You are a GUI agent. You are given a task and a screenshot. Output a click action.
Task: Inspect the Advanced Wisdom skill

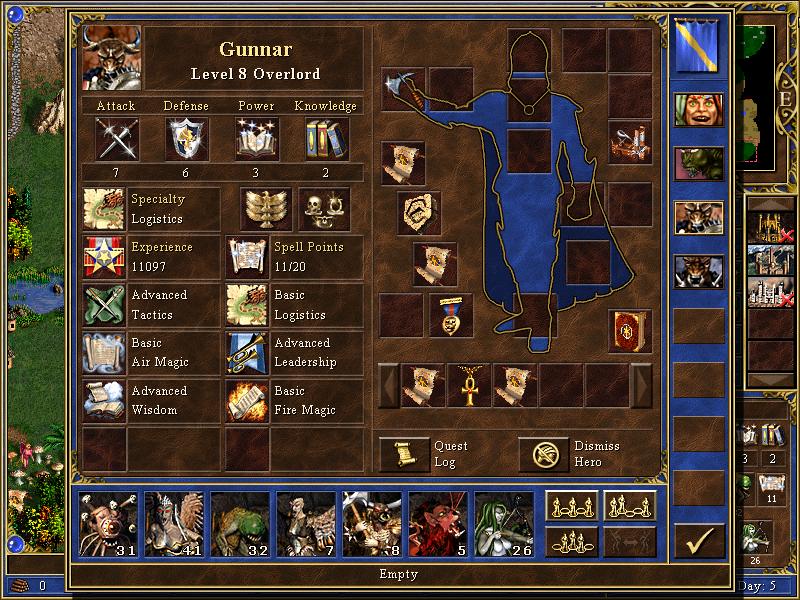point(104,402)
